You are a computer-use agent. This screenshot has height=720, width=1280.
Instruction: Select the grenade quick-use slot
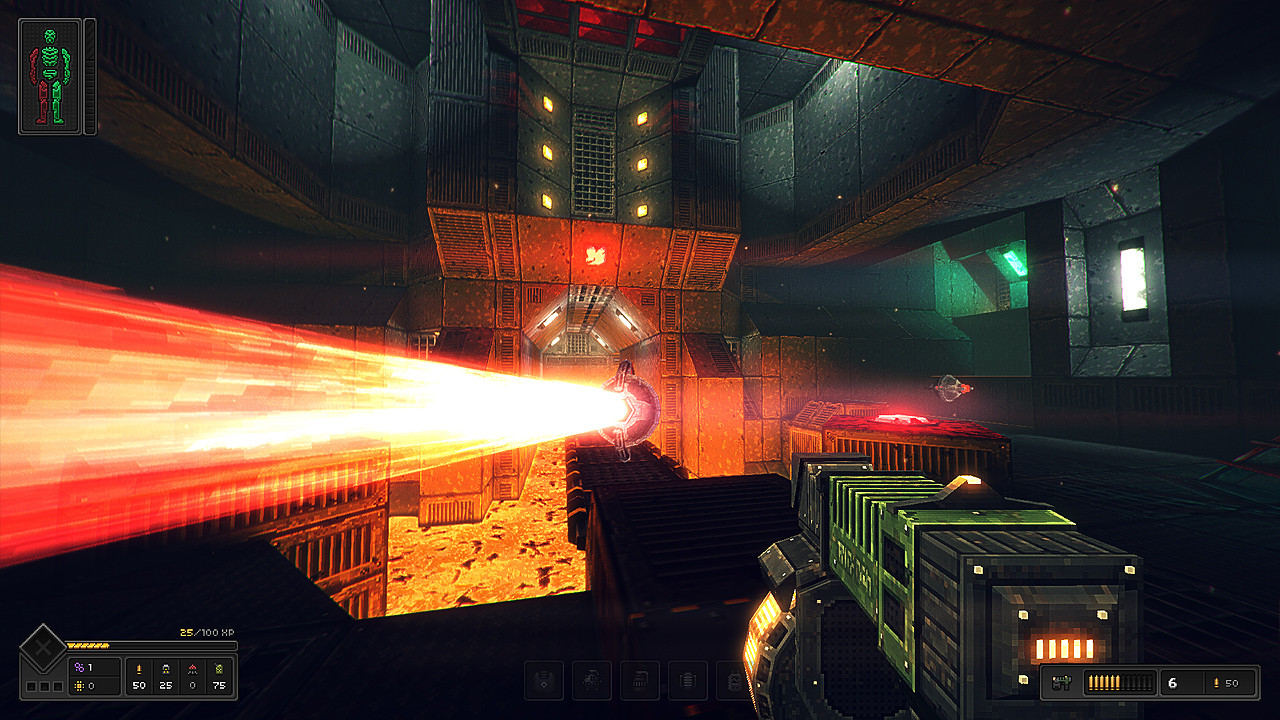591,679
